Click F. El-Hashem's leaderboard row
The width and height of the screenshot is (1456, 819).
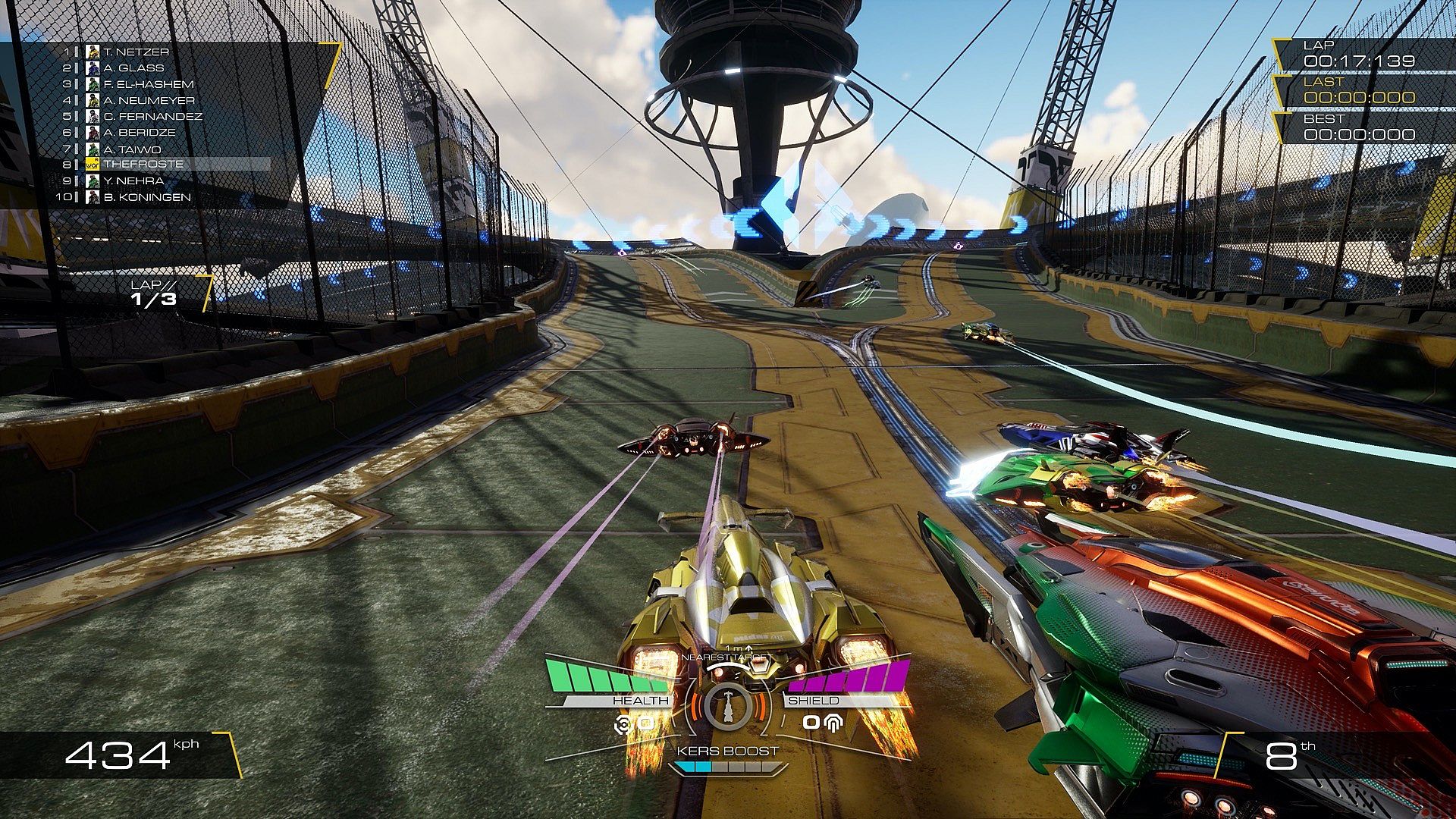pos(149,84)
